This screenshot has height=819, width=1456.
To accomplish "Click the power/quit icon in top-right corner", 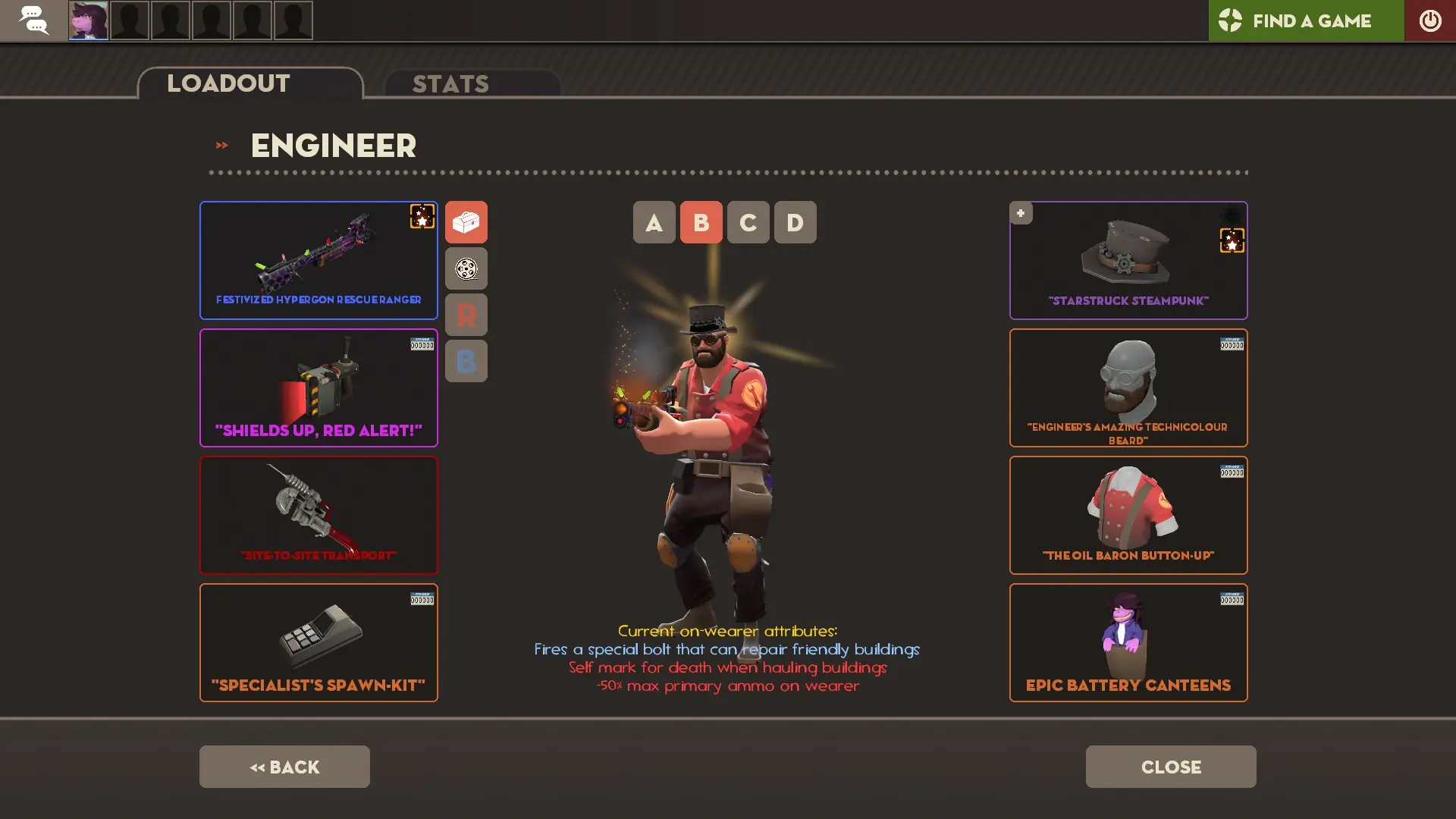I will tap(1430, 20).
